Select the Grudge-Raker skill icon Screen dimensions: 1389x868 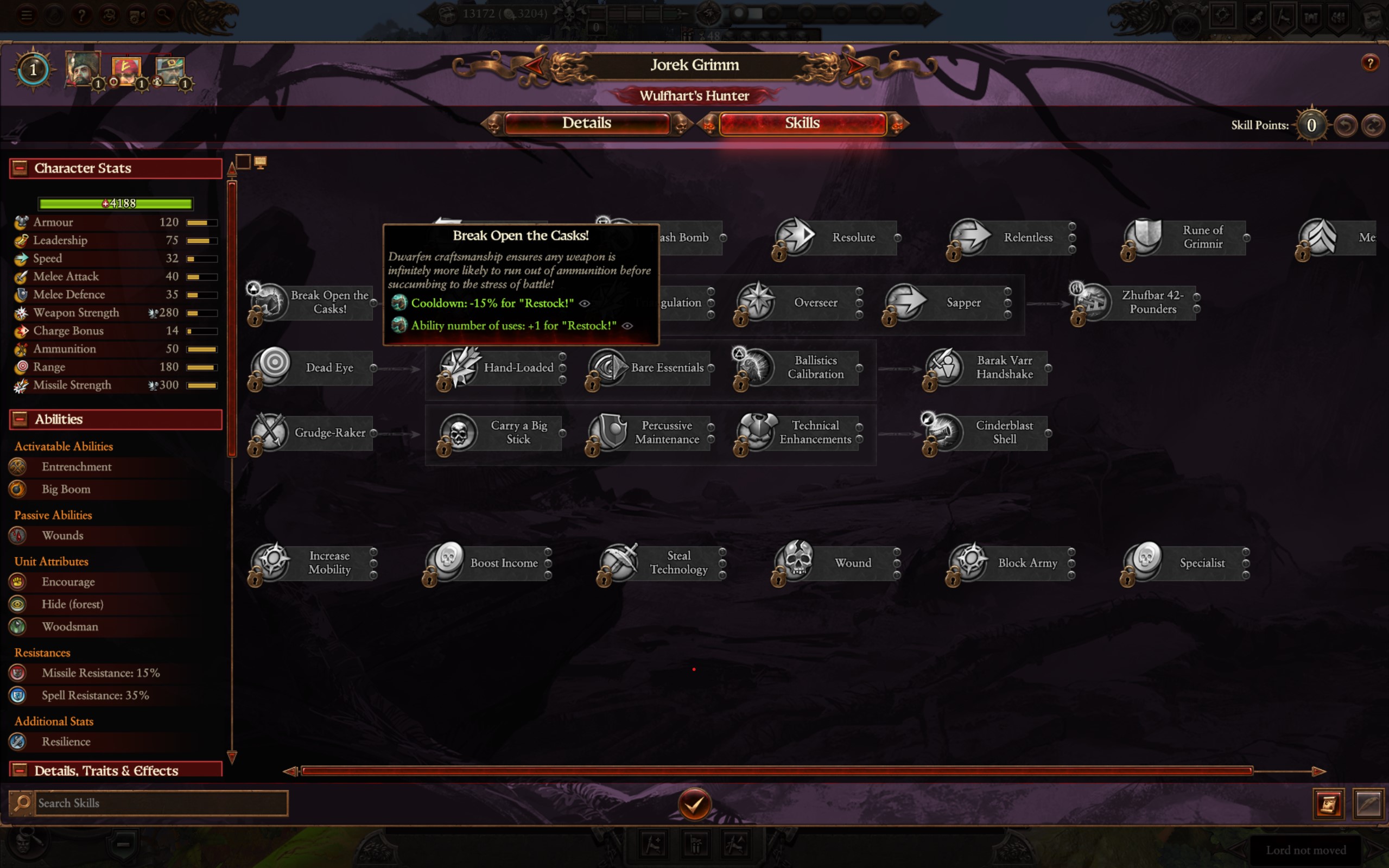tap(272, 433)
